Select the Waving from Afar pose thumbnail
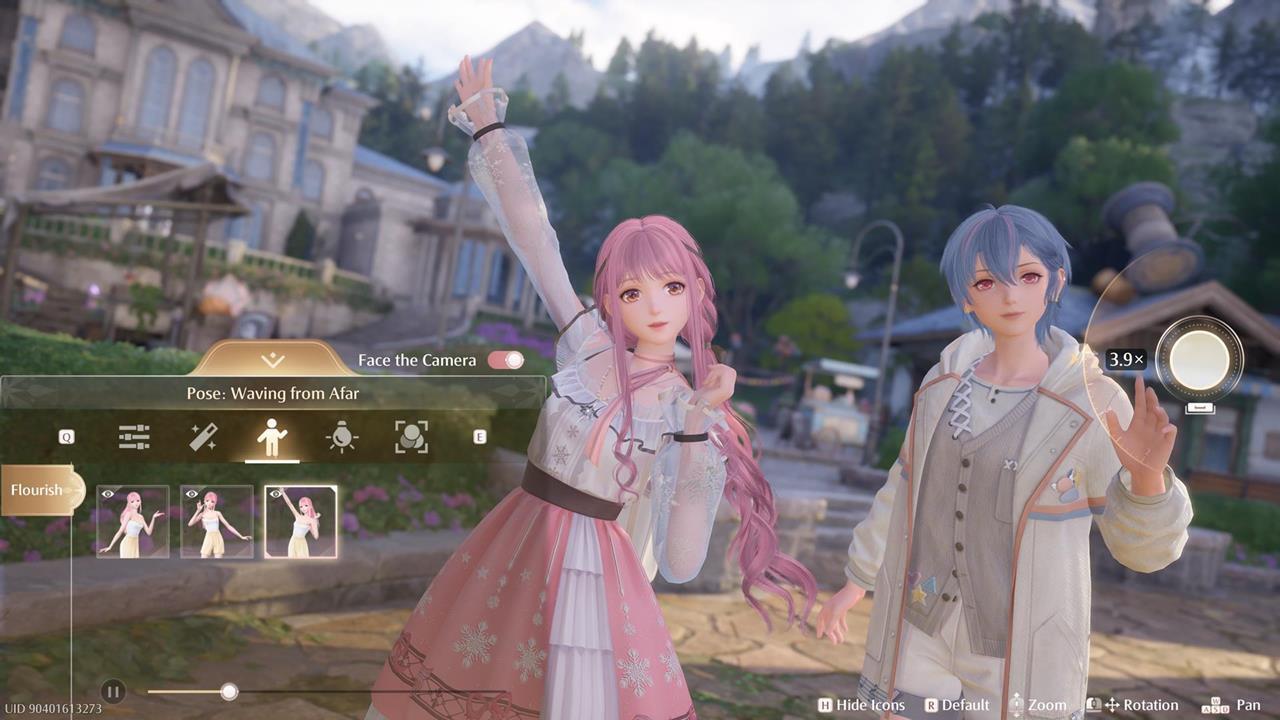The width and height of the screenshot is (1280, 720). click(x=300, y=520)
